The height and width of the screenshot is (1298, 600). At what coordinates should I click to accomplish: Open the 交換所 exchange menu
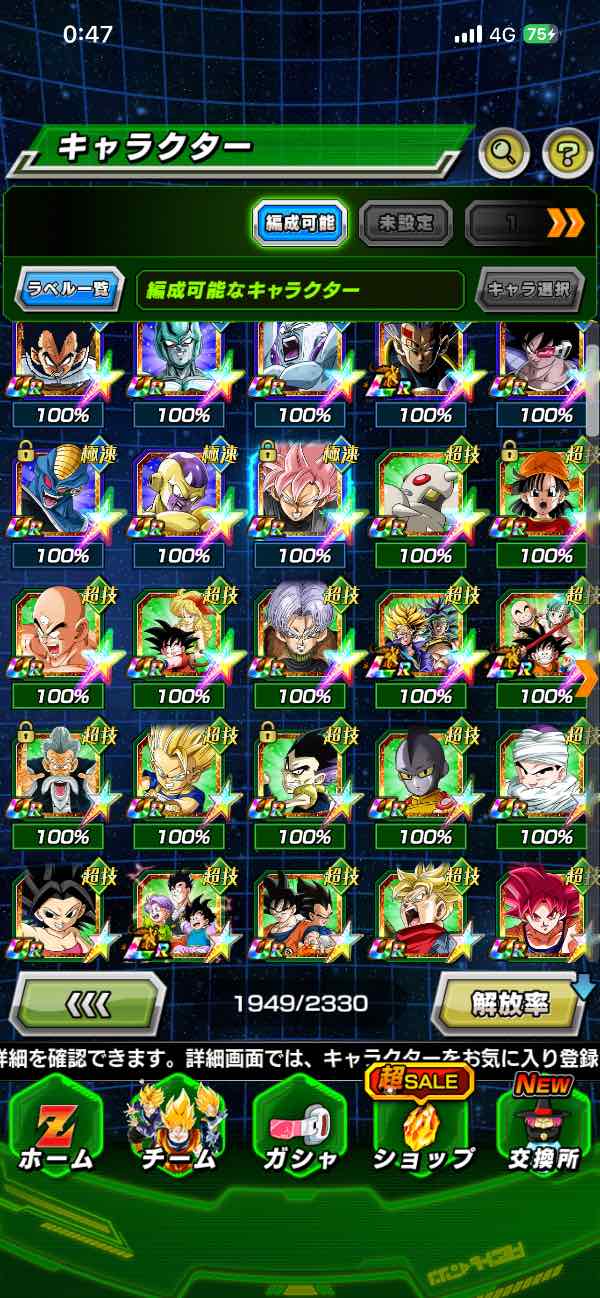tap(545, 1128)
